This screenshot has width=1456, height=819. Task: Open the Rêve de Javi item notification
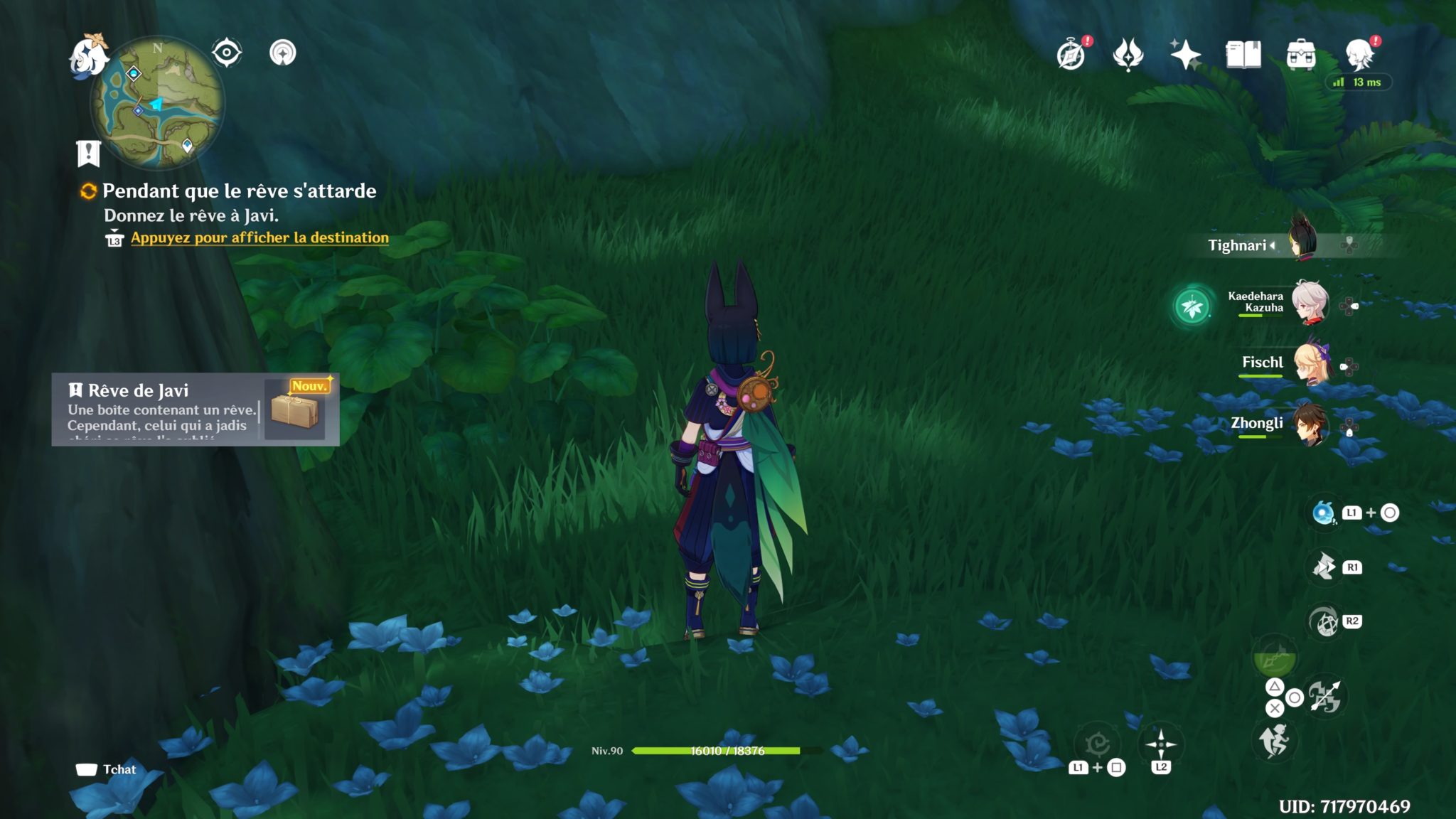point(196,409)
